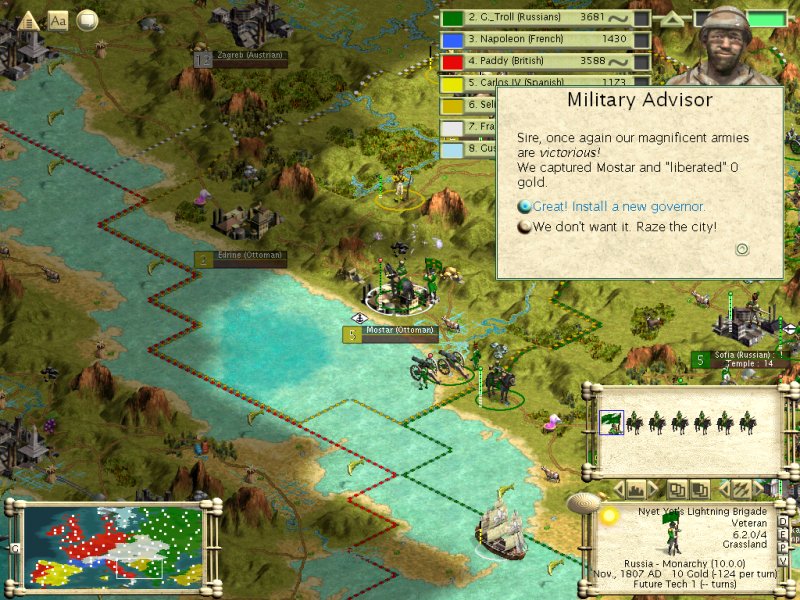Choose "Great! Install a new governor."
Screen dimensions: 800x600
[618, 207]
